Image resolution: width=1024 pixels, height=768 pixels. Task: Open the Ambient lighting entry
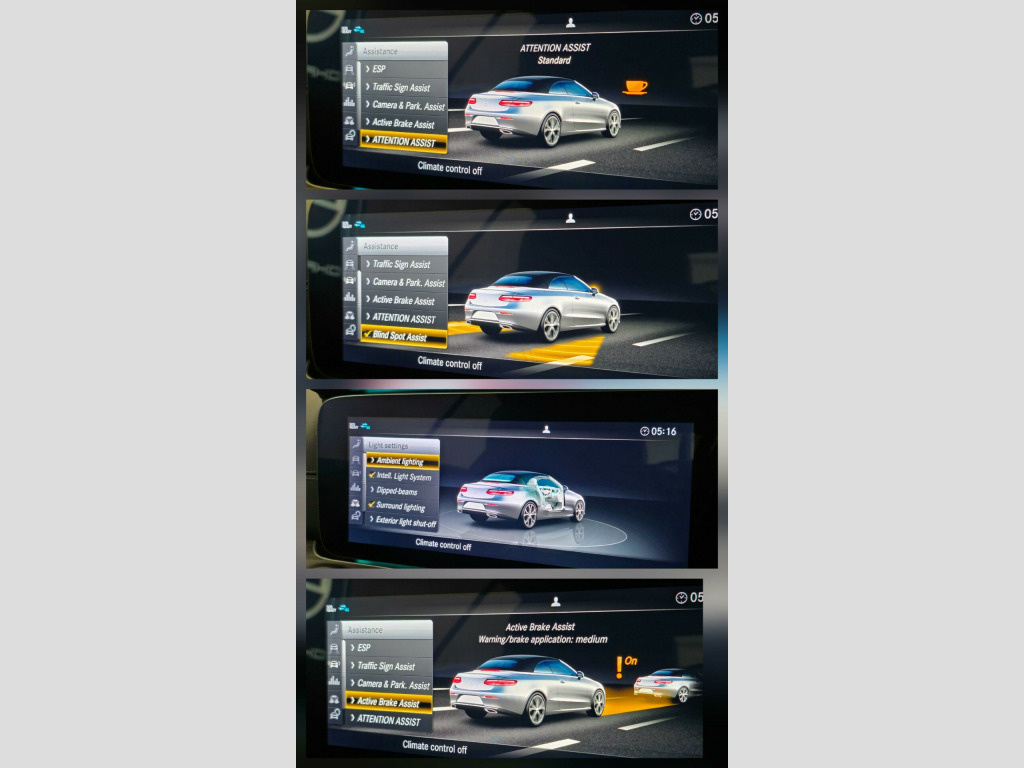coord(400,461)
